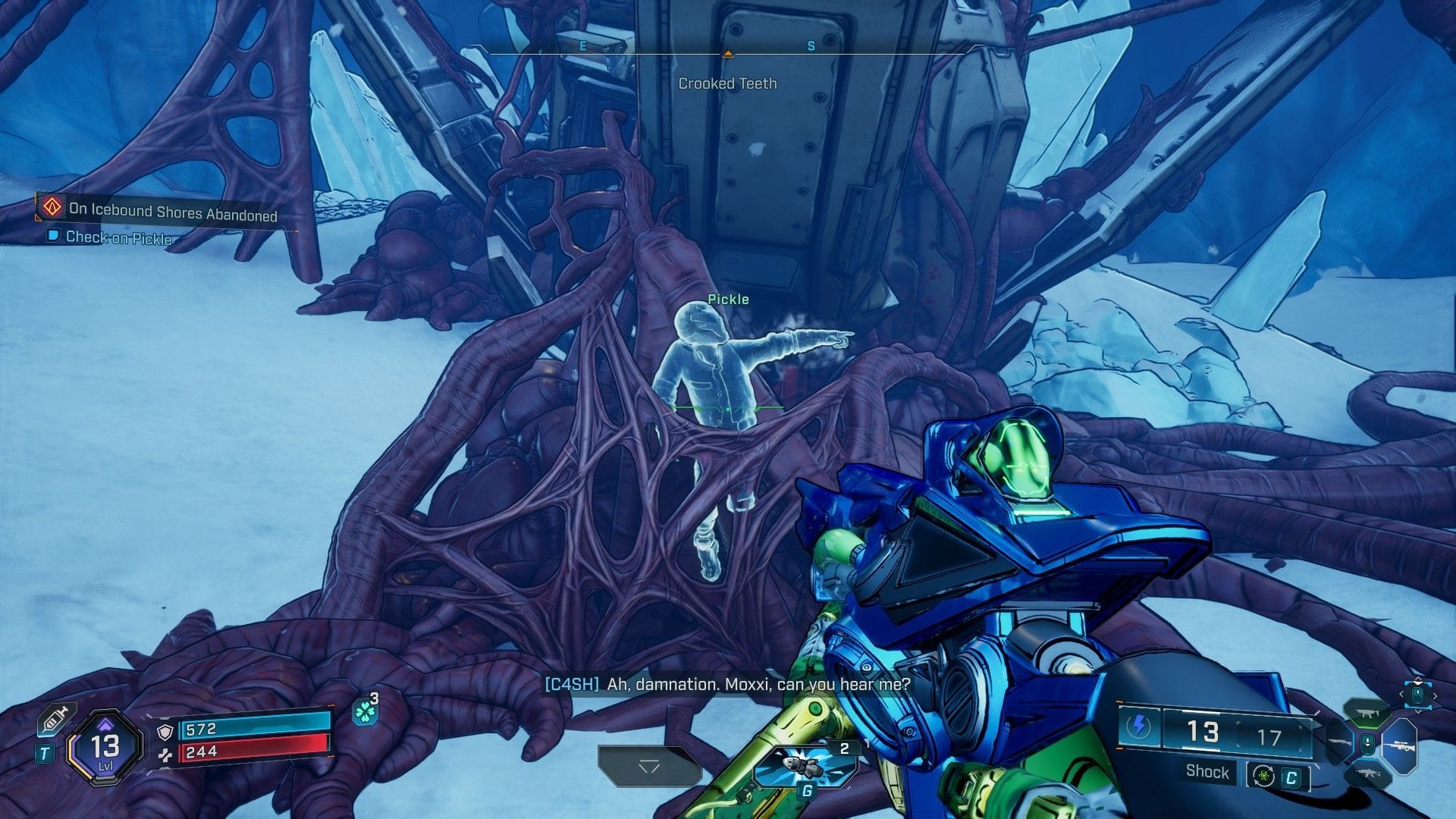Viewport: 1456px width, 819px height.
Task: Select the equipped sniper rifle in the weapon wheel
Action: pos(1401,745)
